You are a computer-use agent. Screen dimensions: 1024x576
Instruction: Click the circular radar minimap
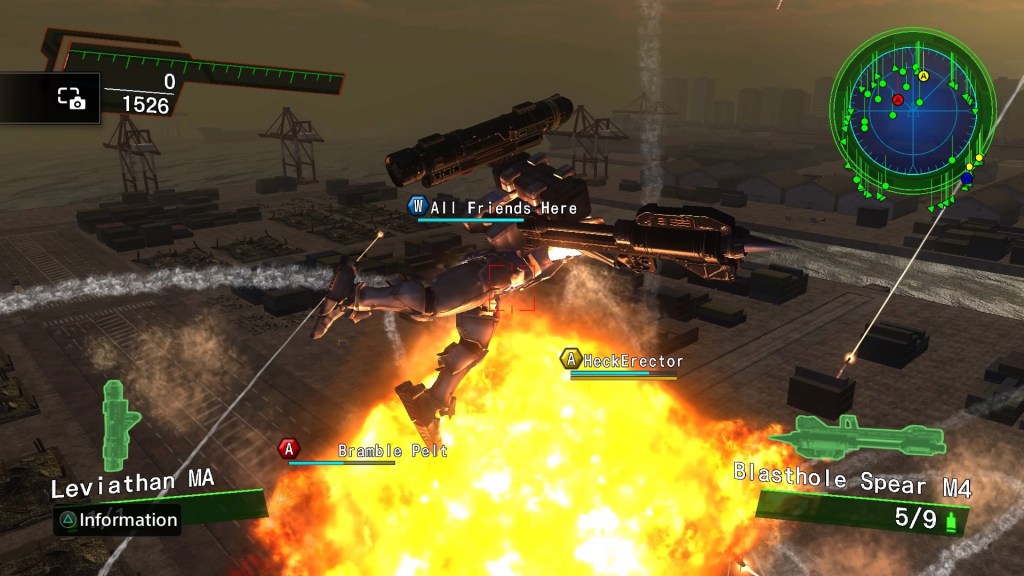click(x=911, y=112)
